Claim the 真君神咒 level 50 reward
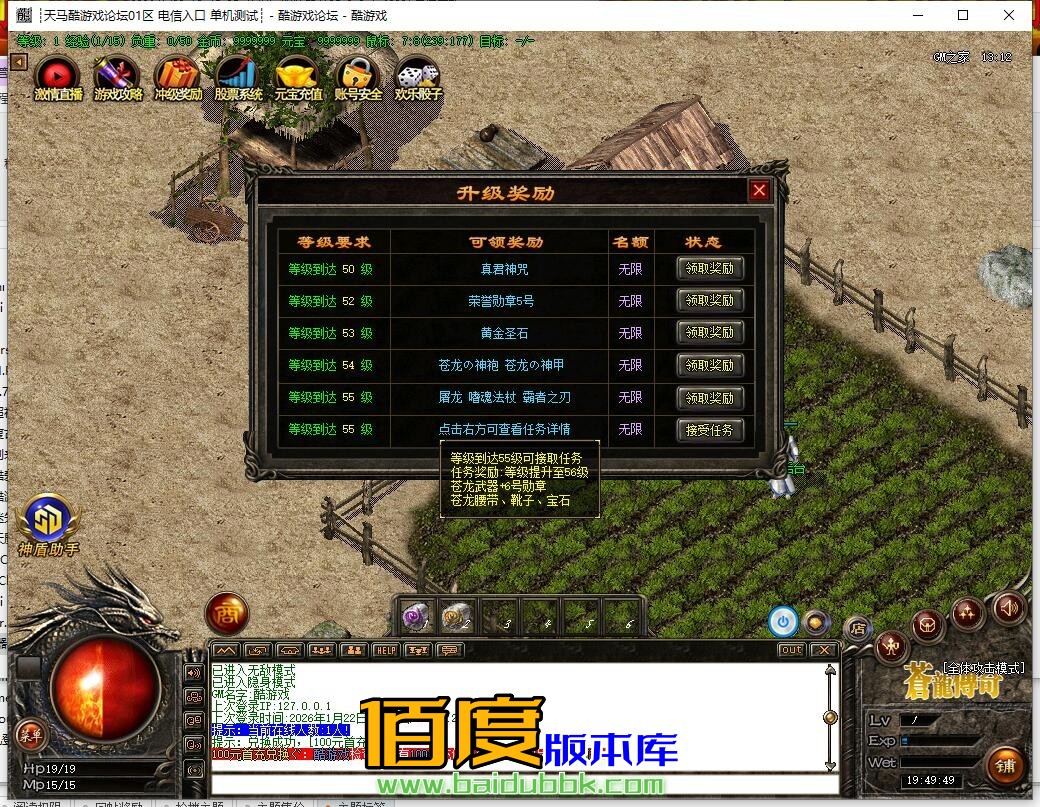The image size is (1040, 807). pos(710,268)
